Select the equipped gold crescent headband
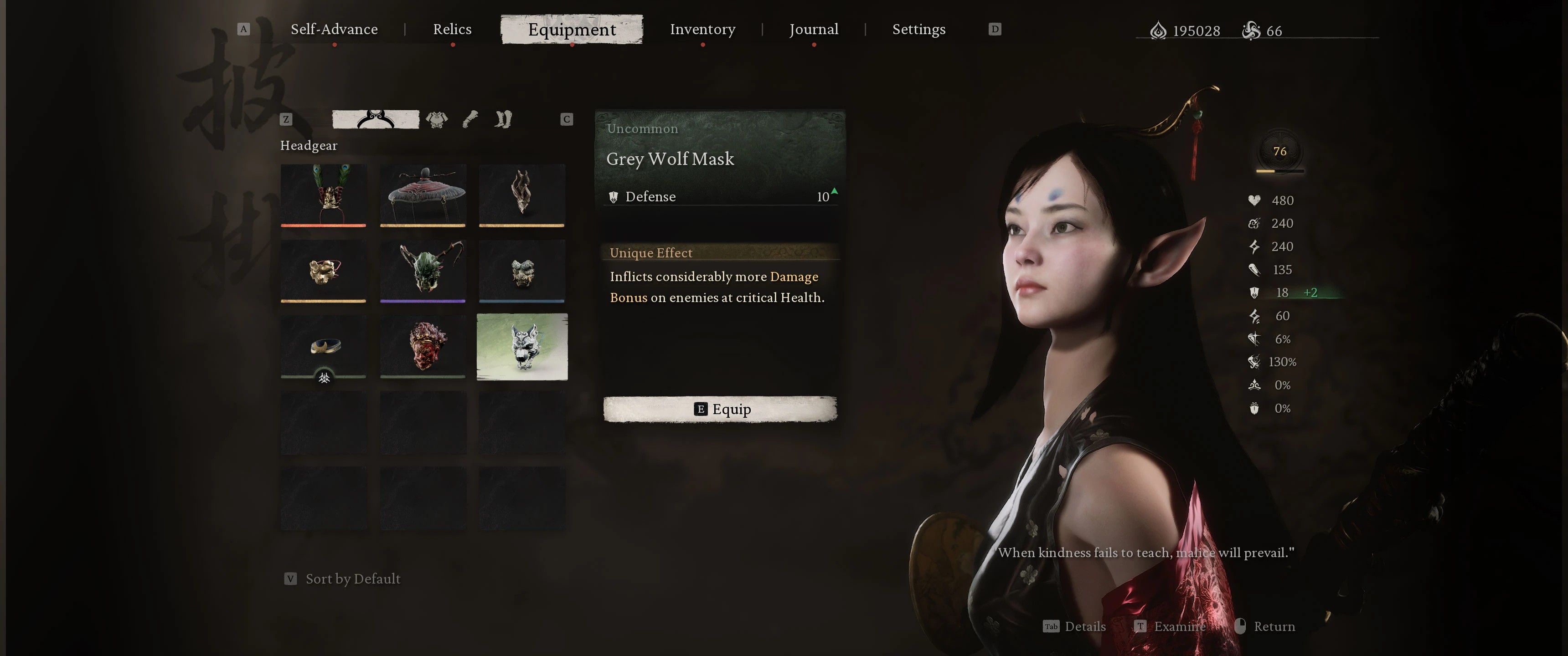Screen dimensions: 1568x656 pyautogui.click(x=323, y=346)
